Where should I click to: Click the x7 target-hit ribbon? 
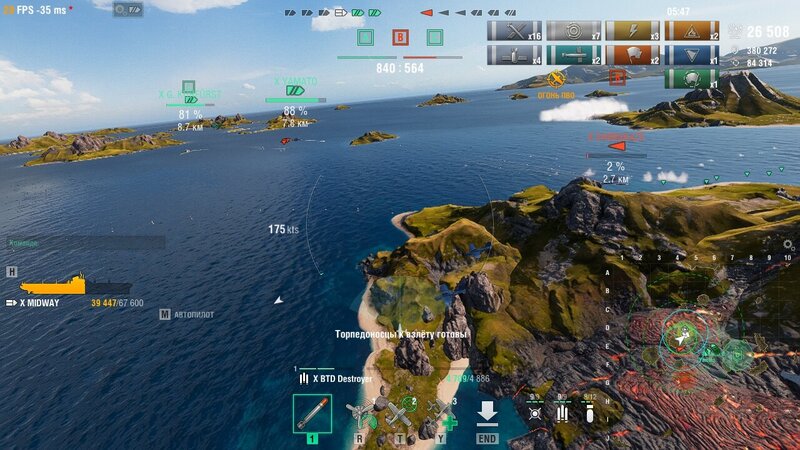tap(573, 31)
